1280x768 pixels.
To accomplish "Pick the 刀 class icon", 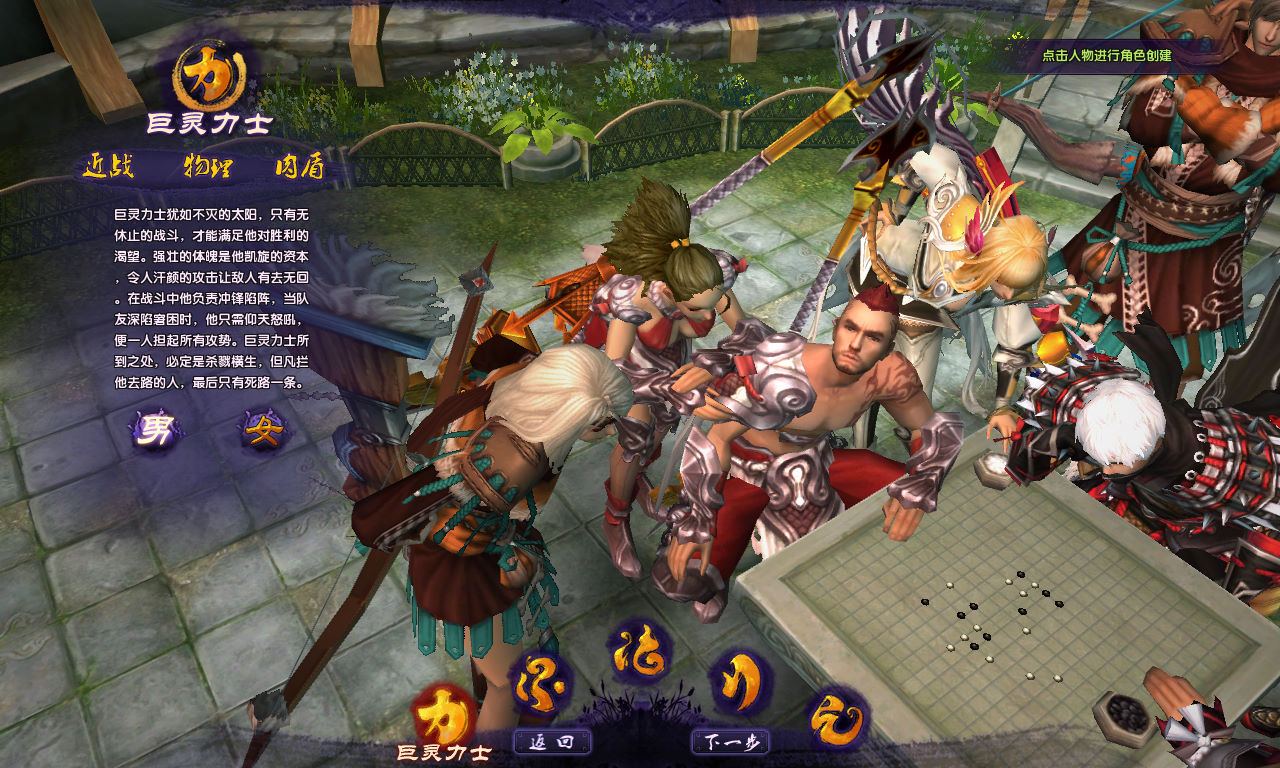I will pyautogui.click(x=740, y=682).
